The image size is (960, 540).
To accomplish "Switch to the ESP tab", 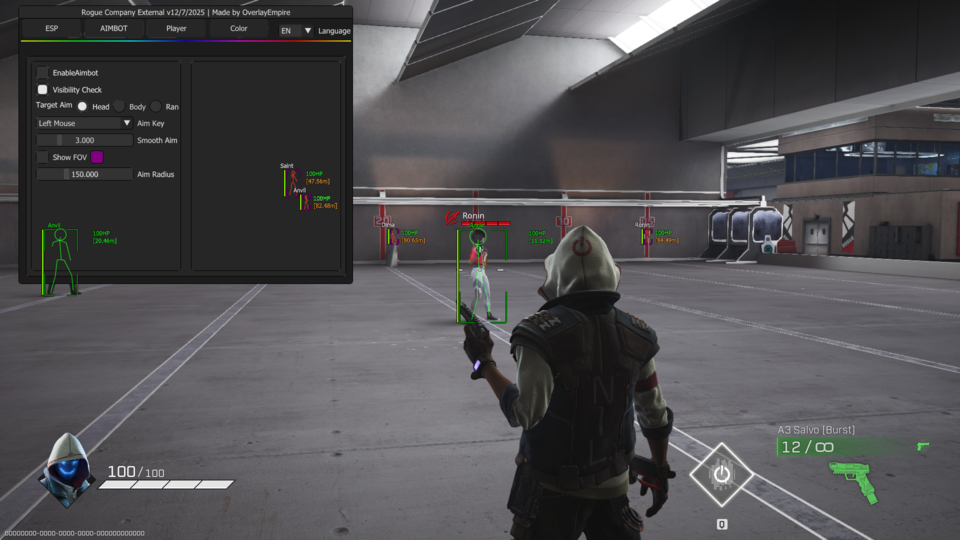I will coord(50,29).
